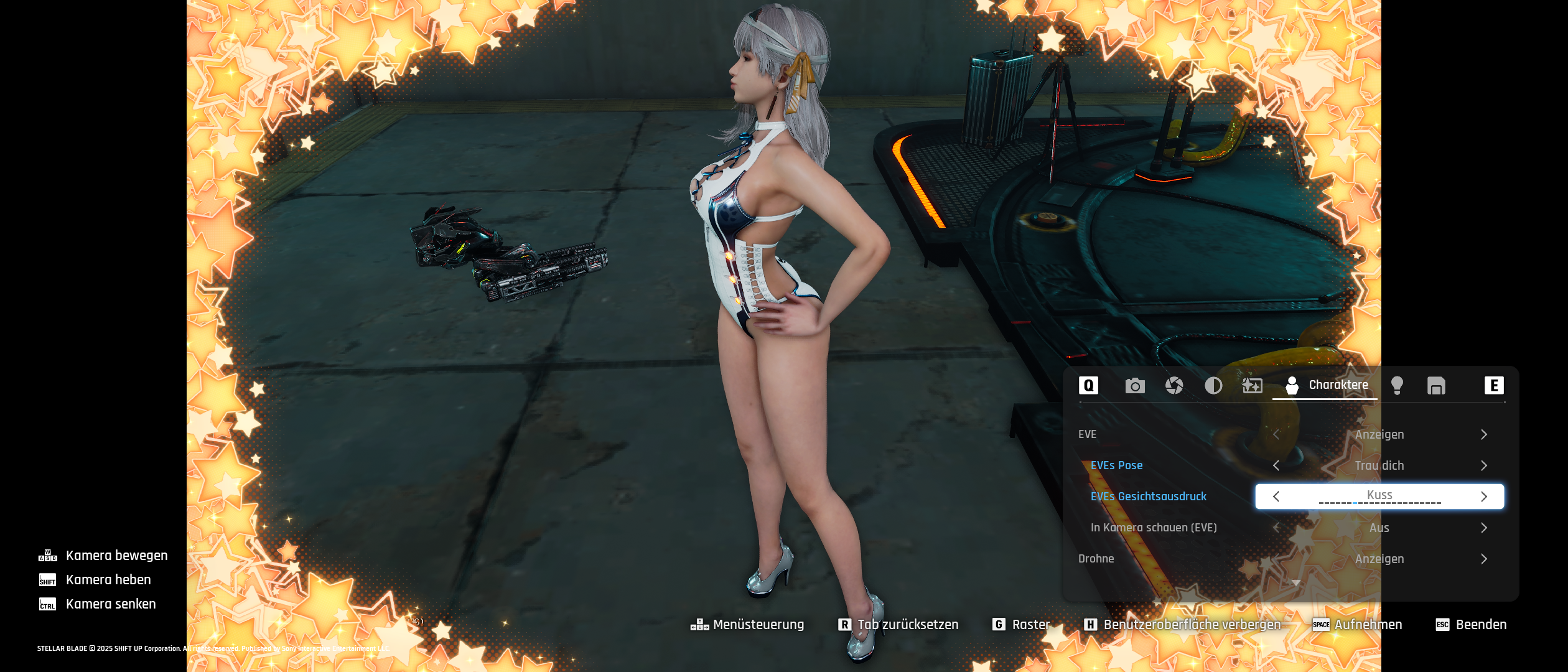This screenshot has width=1568, height=672.
Task: Choose next pose after Trau dich
Action: tap(1484, 465)
